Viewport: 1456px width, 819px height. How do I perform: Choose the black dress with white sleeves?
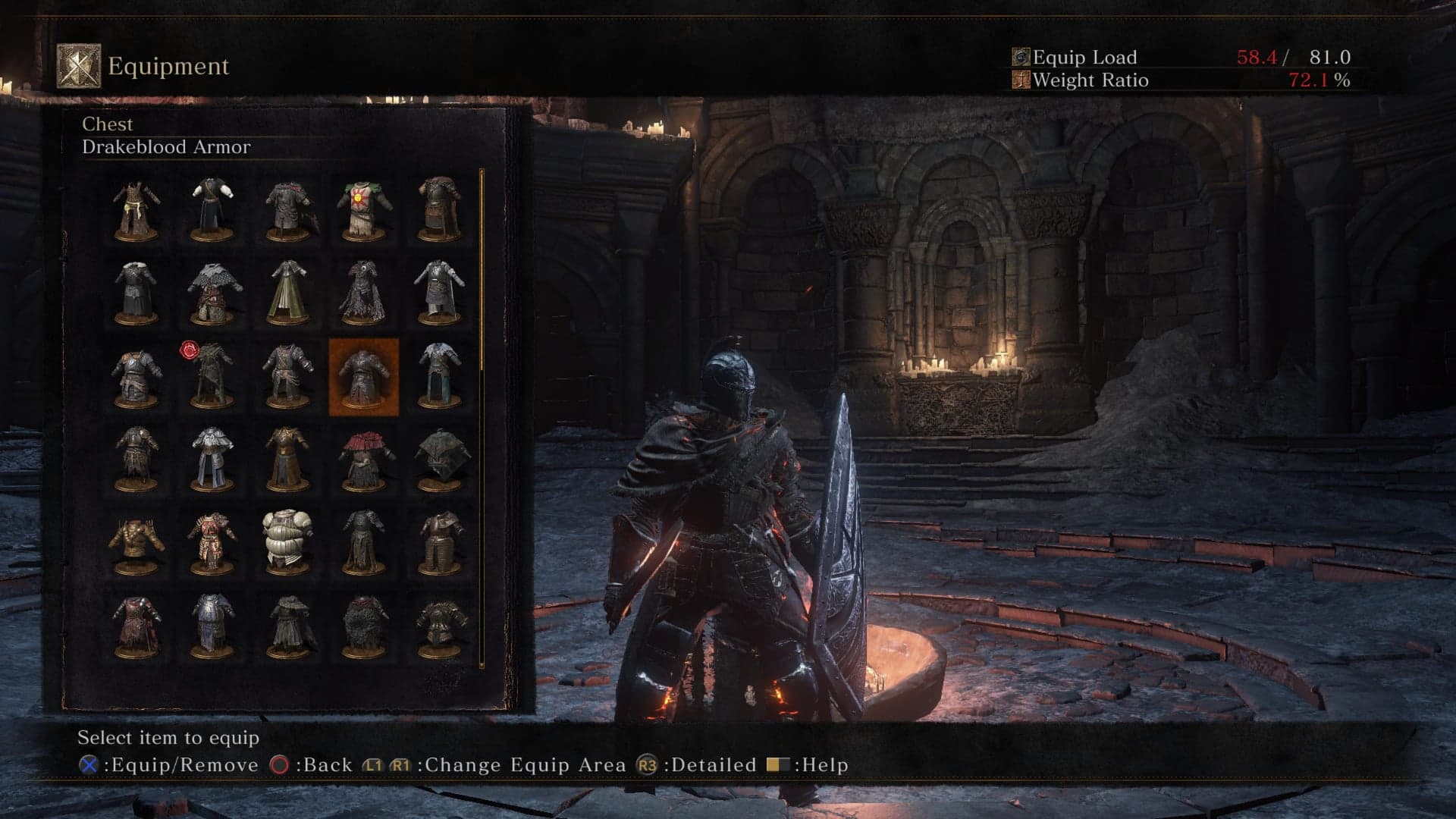coord(212,208)
